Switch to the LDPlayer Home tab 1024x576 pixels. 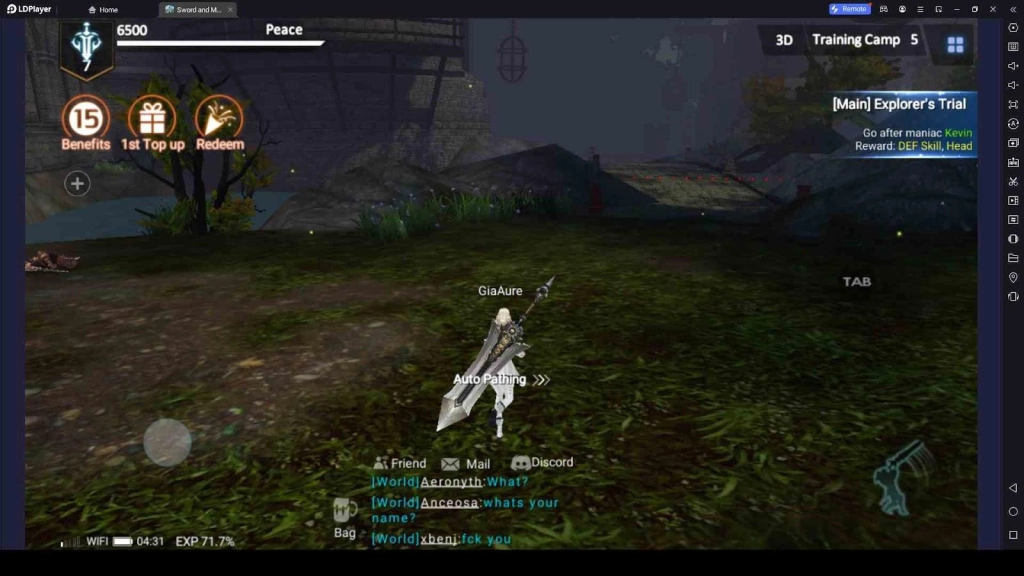[105, 9]
